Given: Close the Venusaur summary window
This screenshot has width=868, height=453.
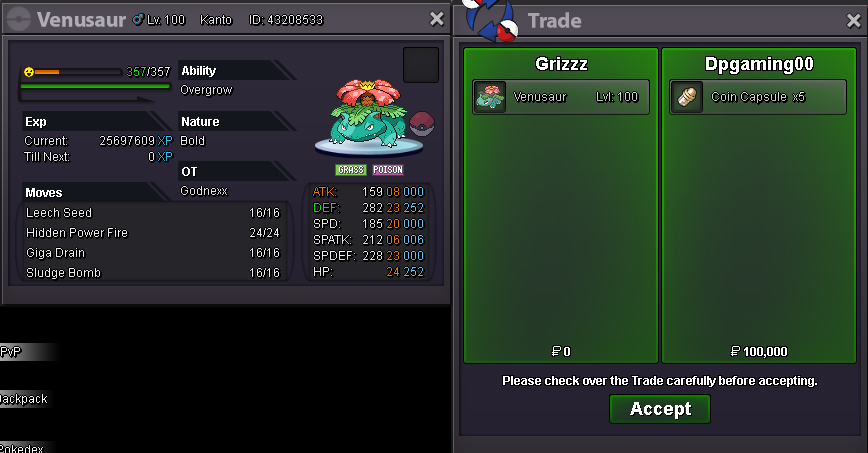Looking at the screenshot, I should (436, 19).
